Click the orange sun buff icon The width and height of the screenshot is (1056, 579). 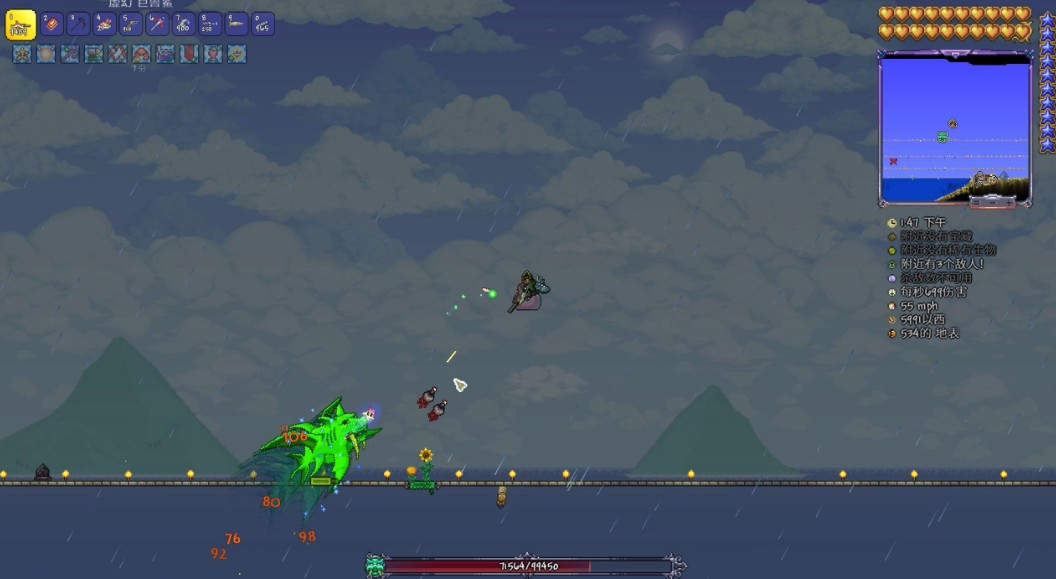pos(46,54)
